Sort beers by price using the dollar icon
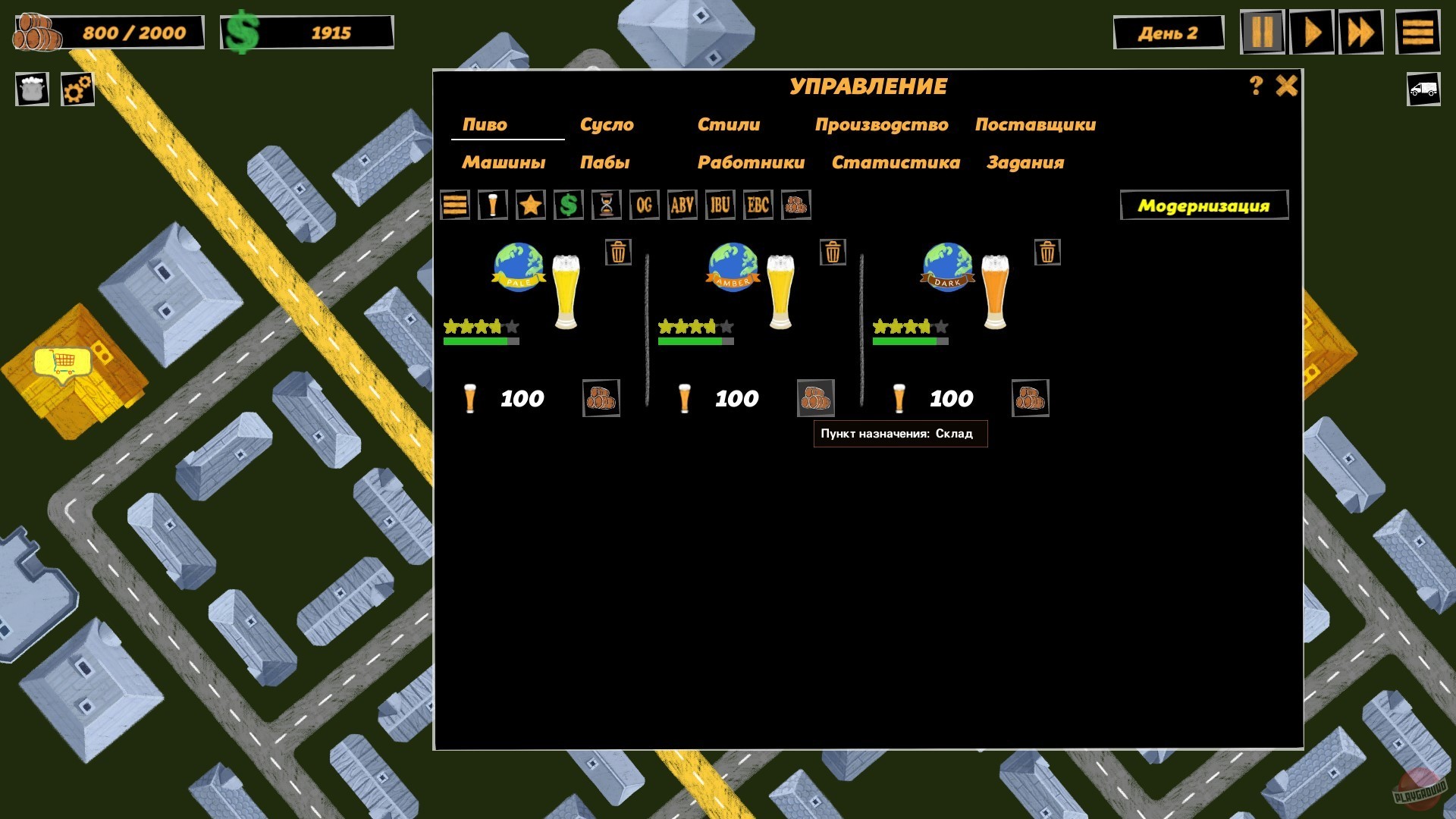The width and height of the screenshot is (1456, 819). [567, 205]
